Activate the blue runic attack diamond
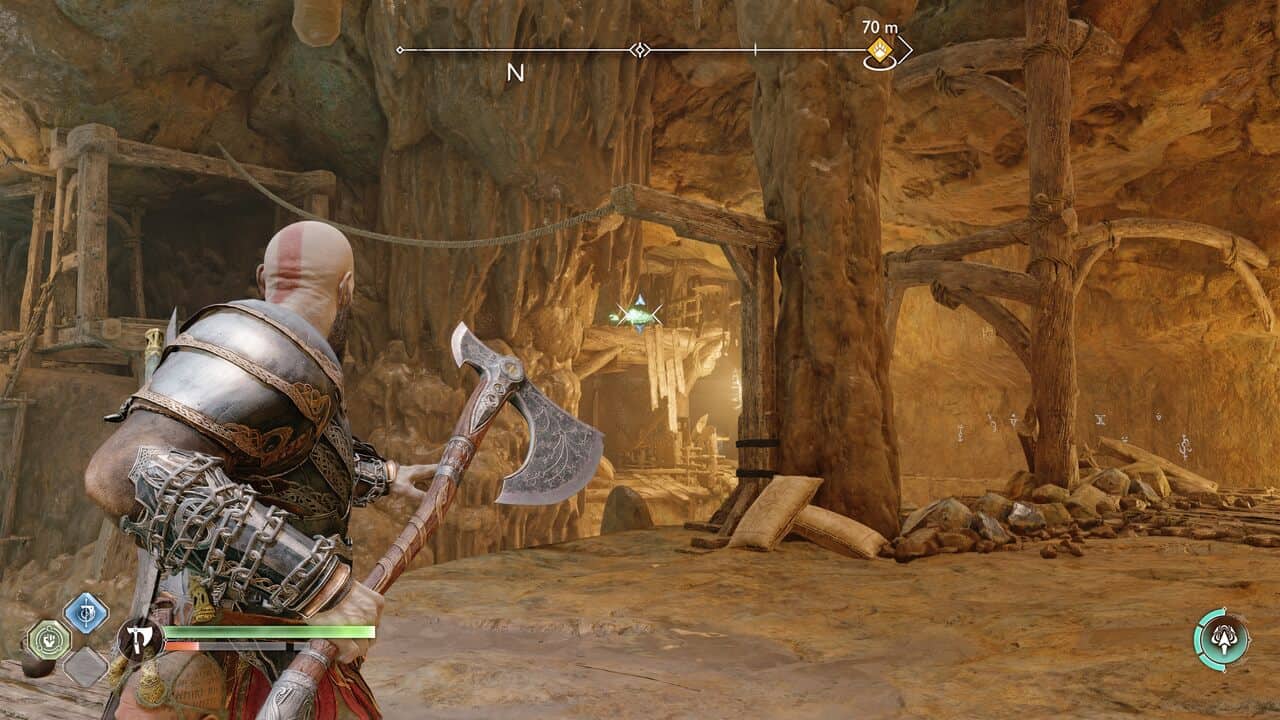The width and height of the screenshot is (1280, 720). (x=86, y=613)
